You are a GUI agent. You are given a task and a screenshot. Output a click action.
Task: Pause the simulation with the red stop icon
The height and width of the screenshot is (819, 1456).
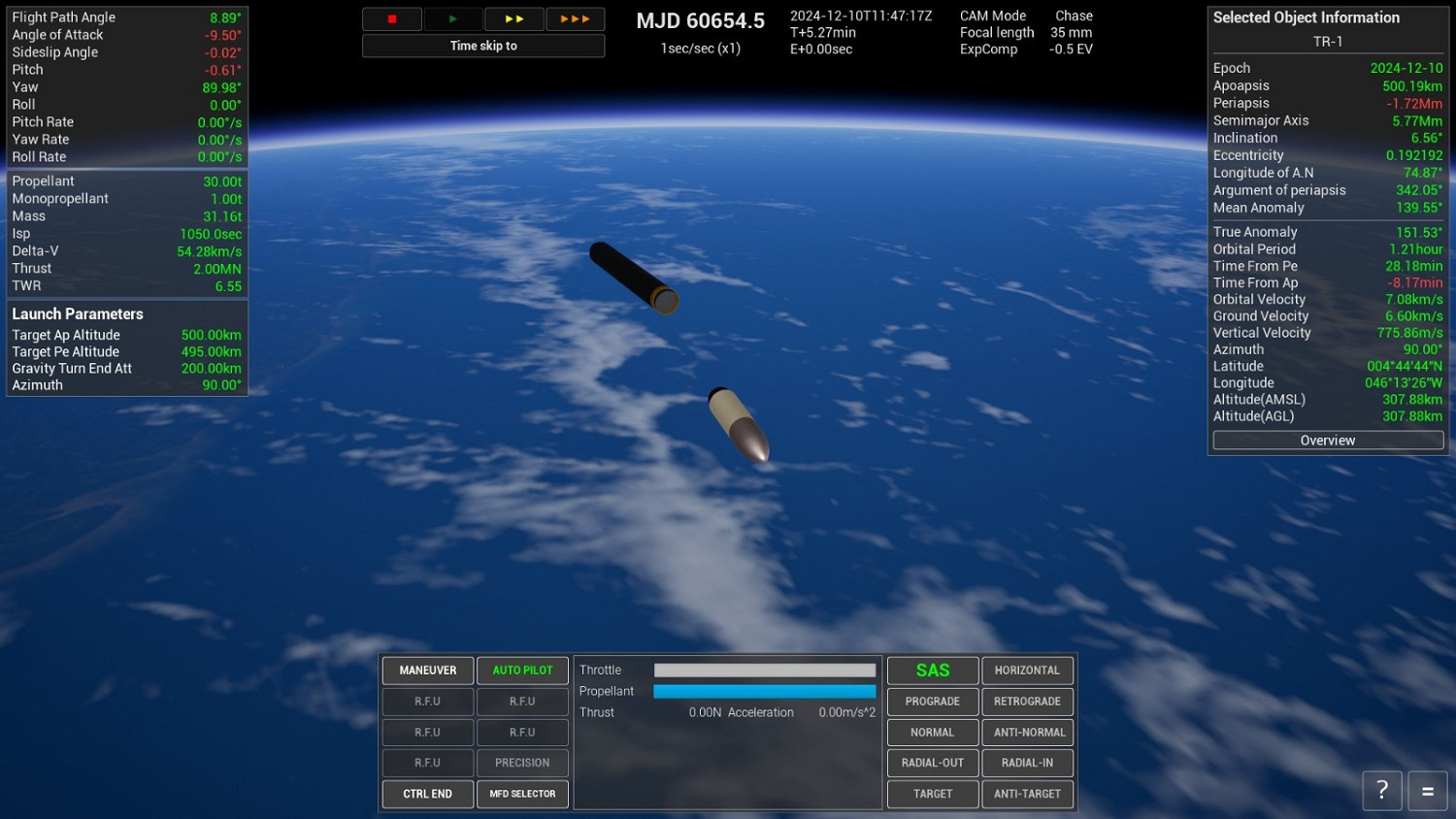pyautogui.click(x=391, y=18)
